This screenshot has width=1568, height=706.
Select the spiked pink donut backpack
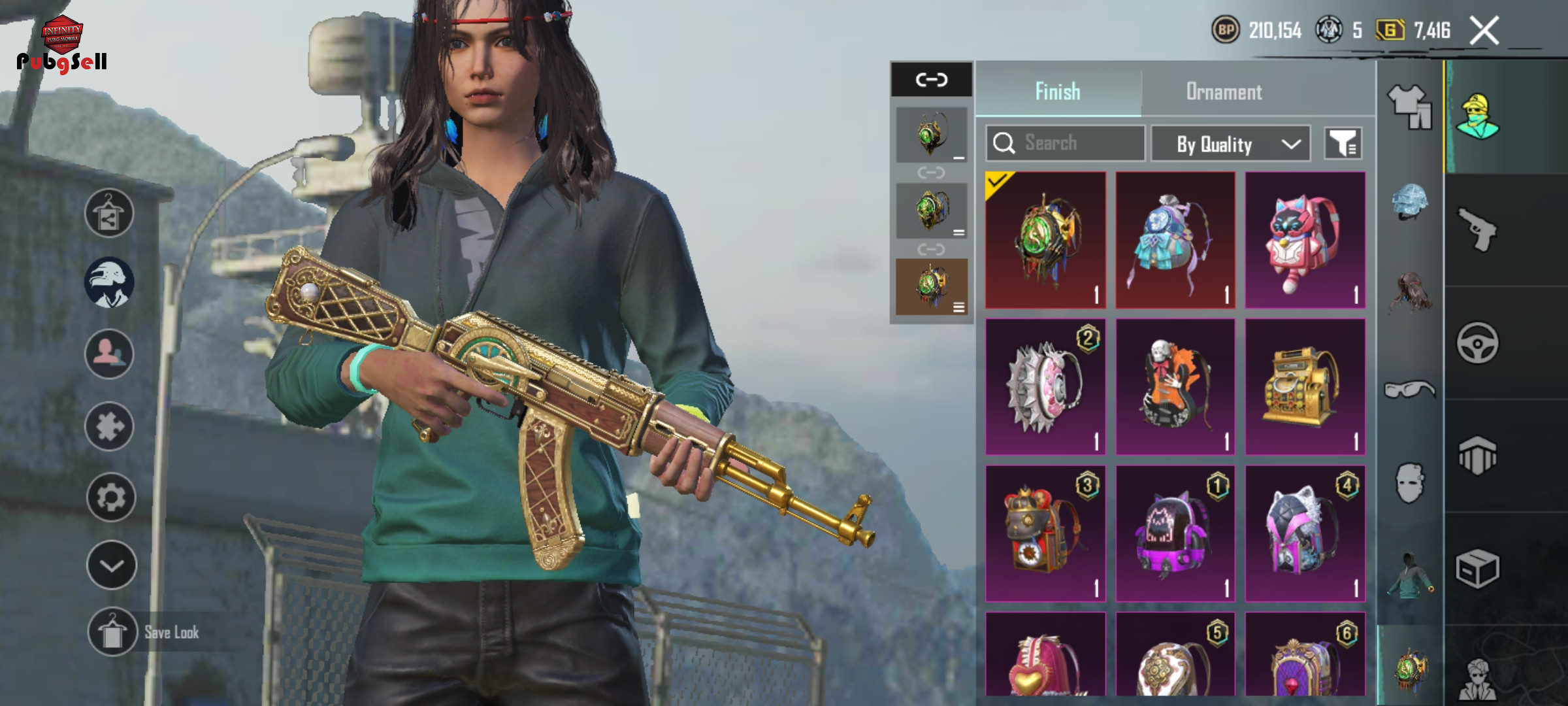pos(1045,387)
